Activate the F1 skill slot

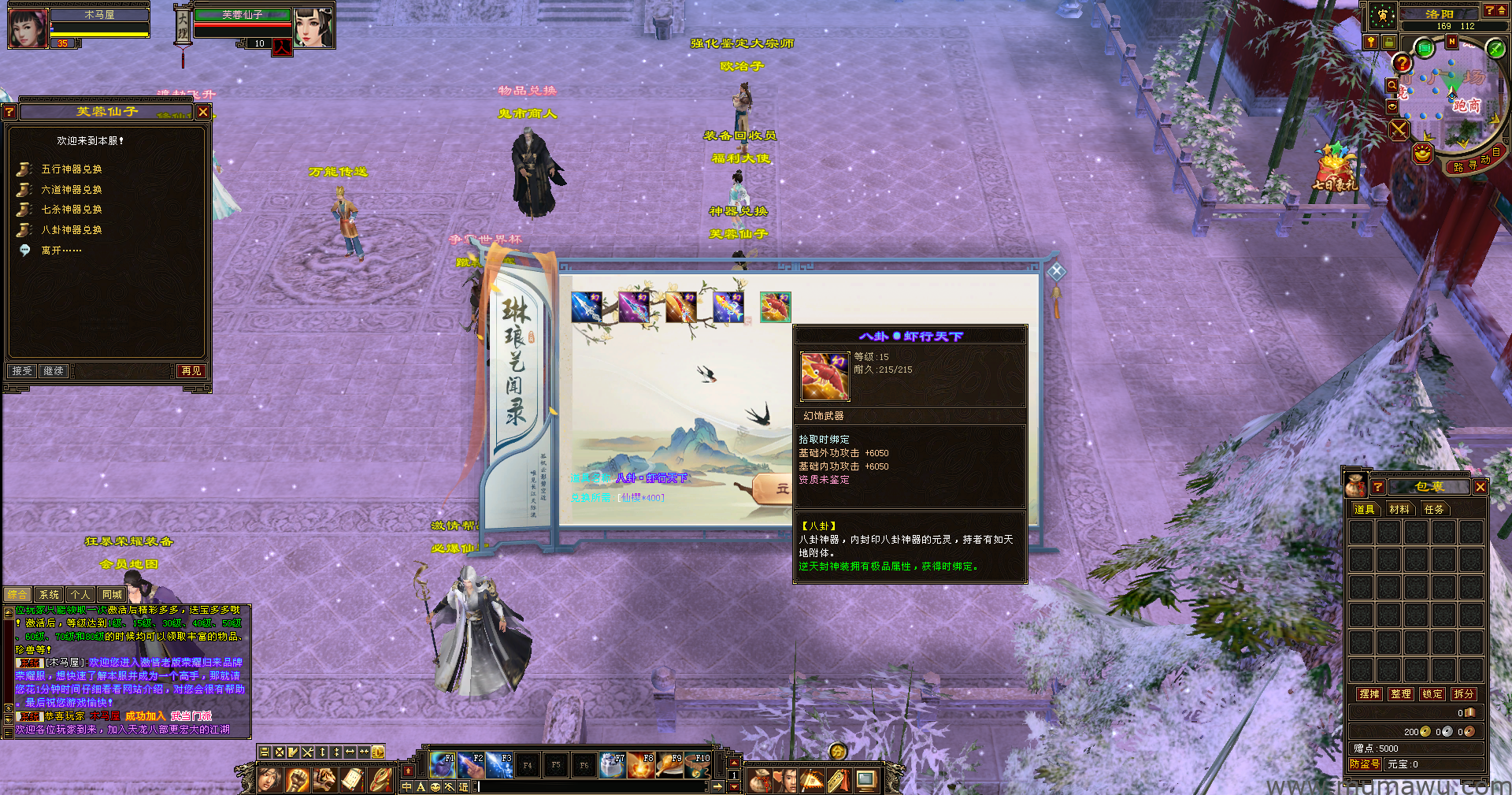[x=443, y=765]
